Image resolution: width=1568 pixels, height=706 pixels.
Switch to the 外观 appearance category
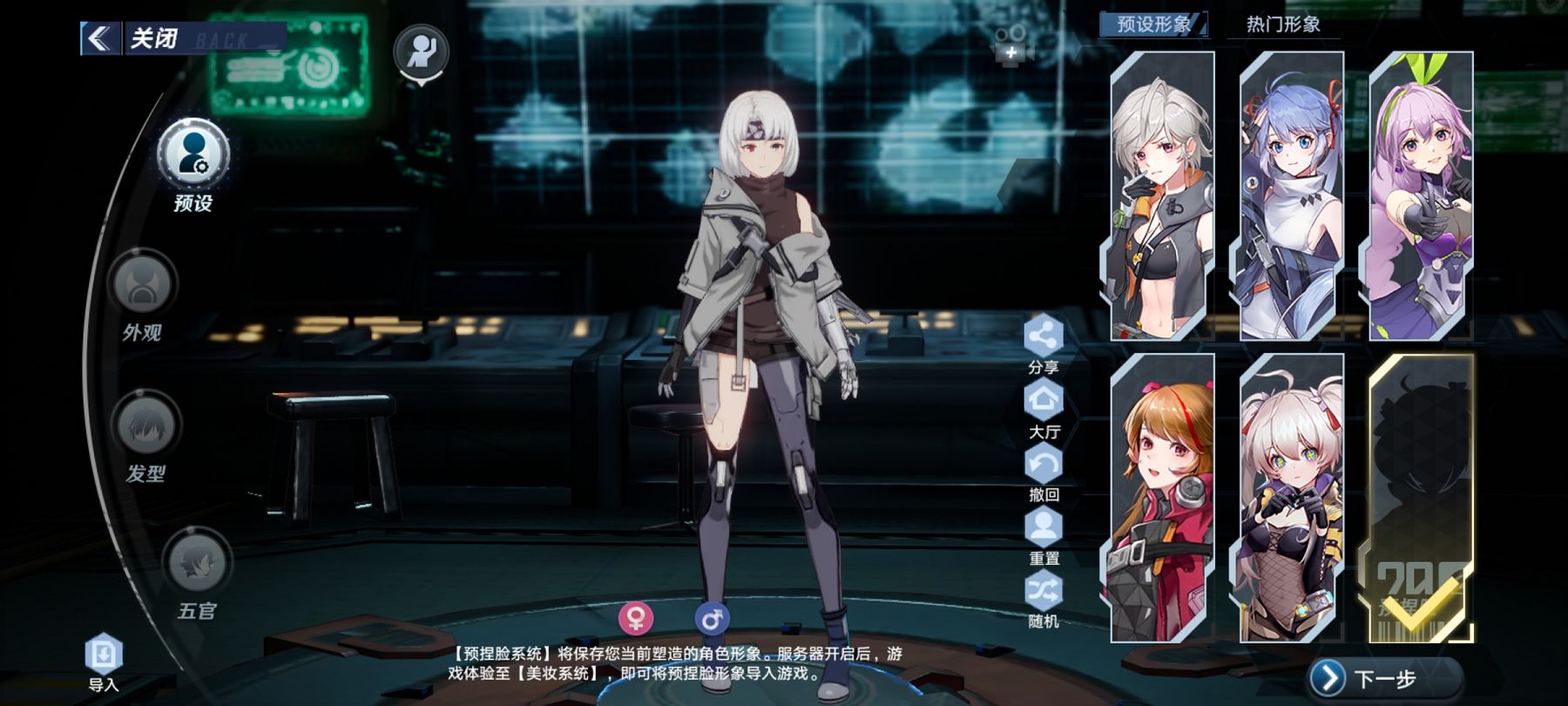142,285
